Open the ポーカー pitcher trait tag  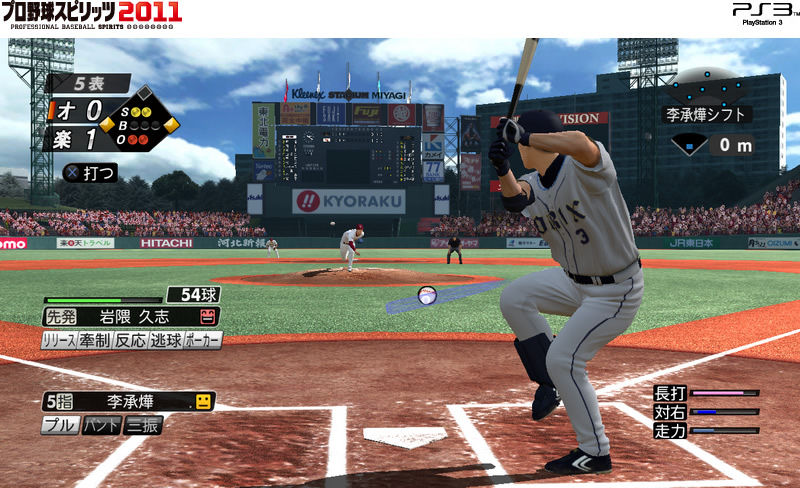[x=202, y=340]
